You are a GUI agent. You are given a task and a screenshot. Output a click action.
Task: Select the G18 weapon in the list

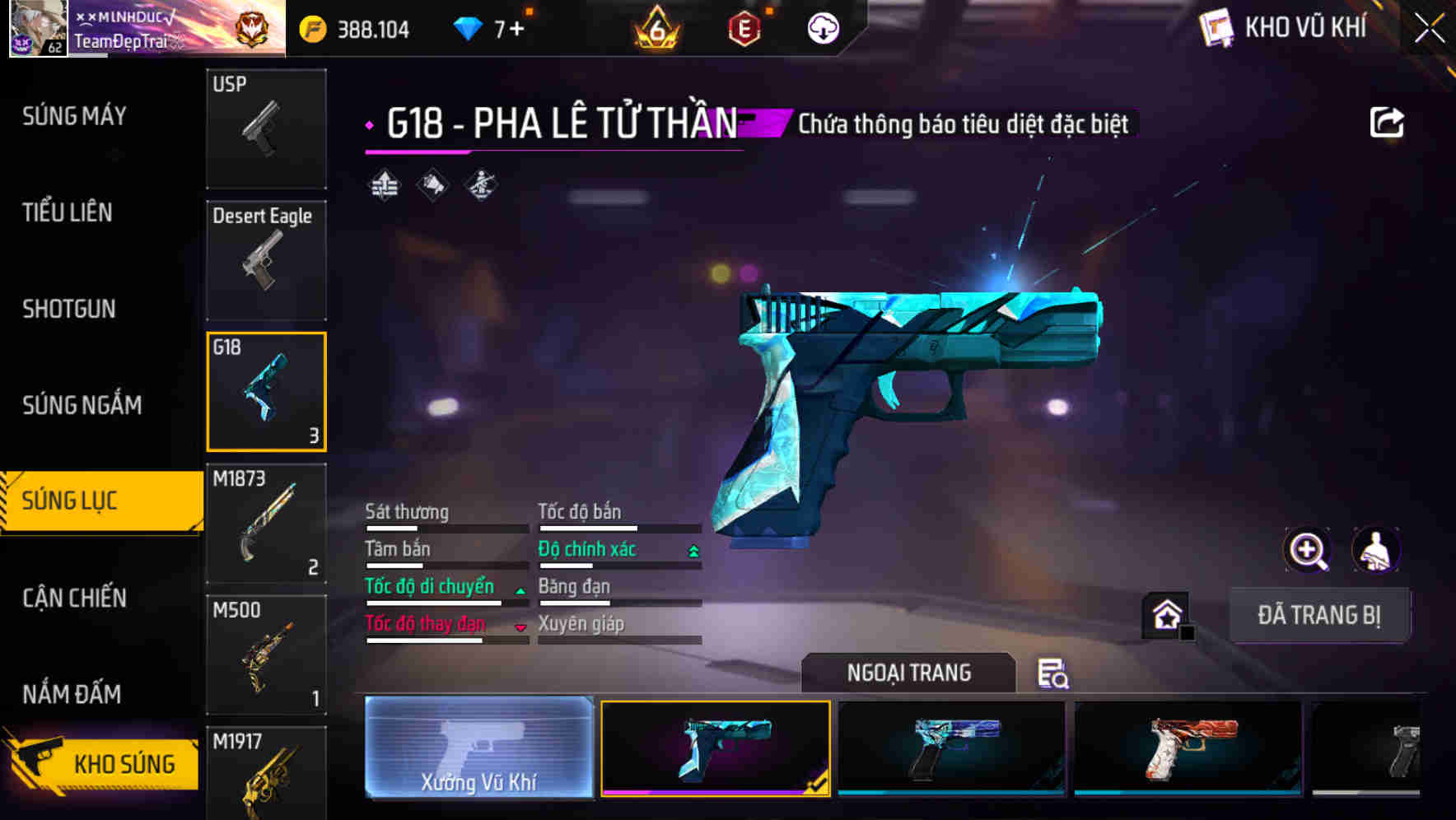pos(266,391)
